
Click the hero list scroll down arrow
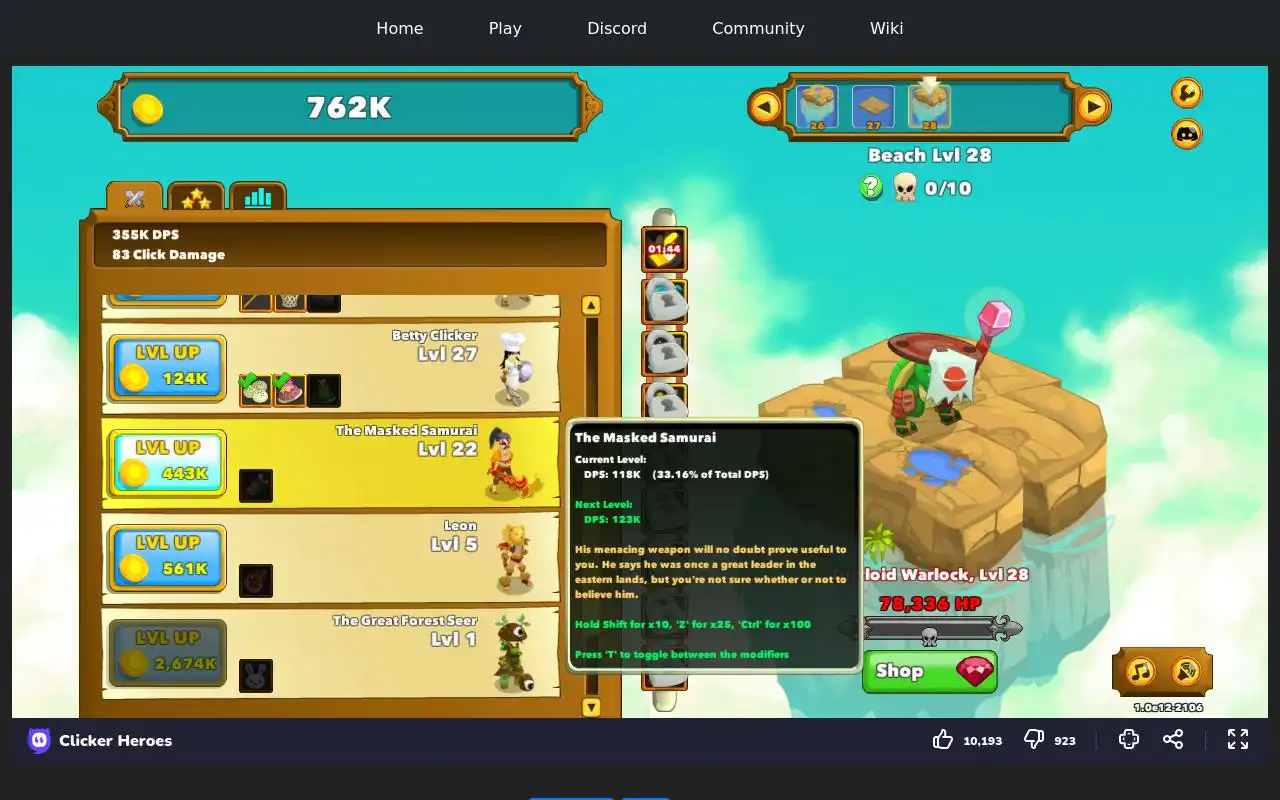[591, 707]
